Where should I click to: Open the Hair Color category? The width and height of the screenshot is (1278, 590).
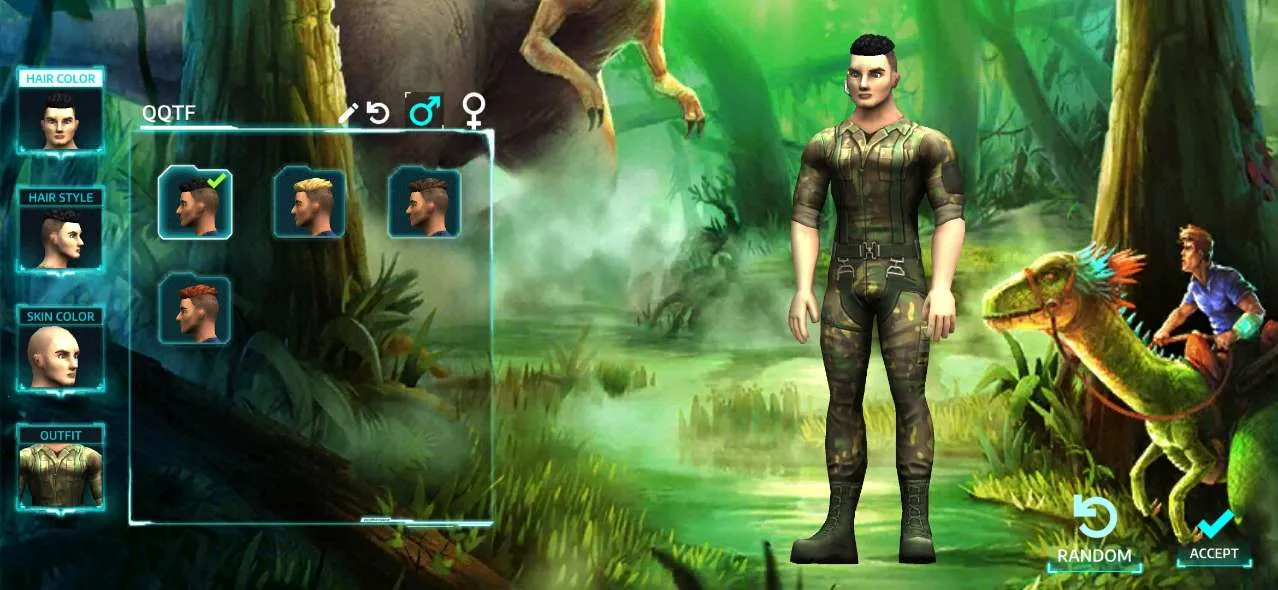(60, 112)
